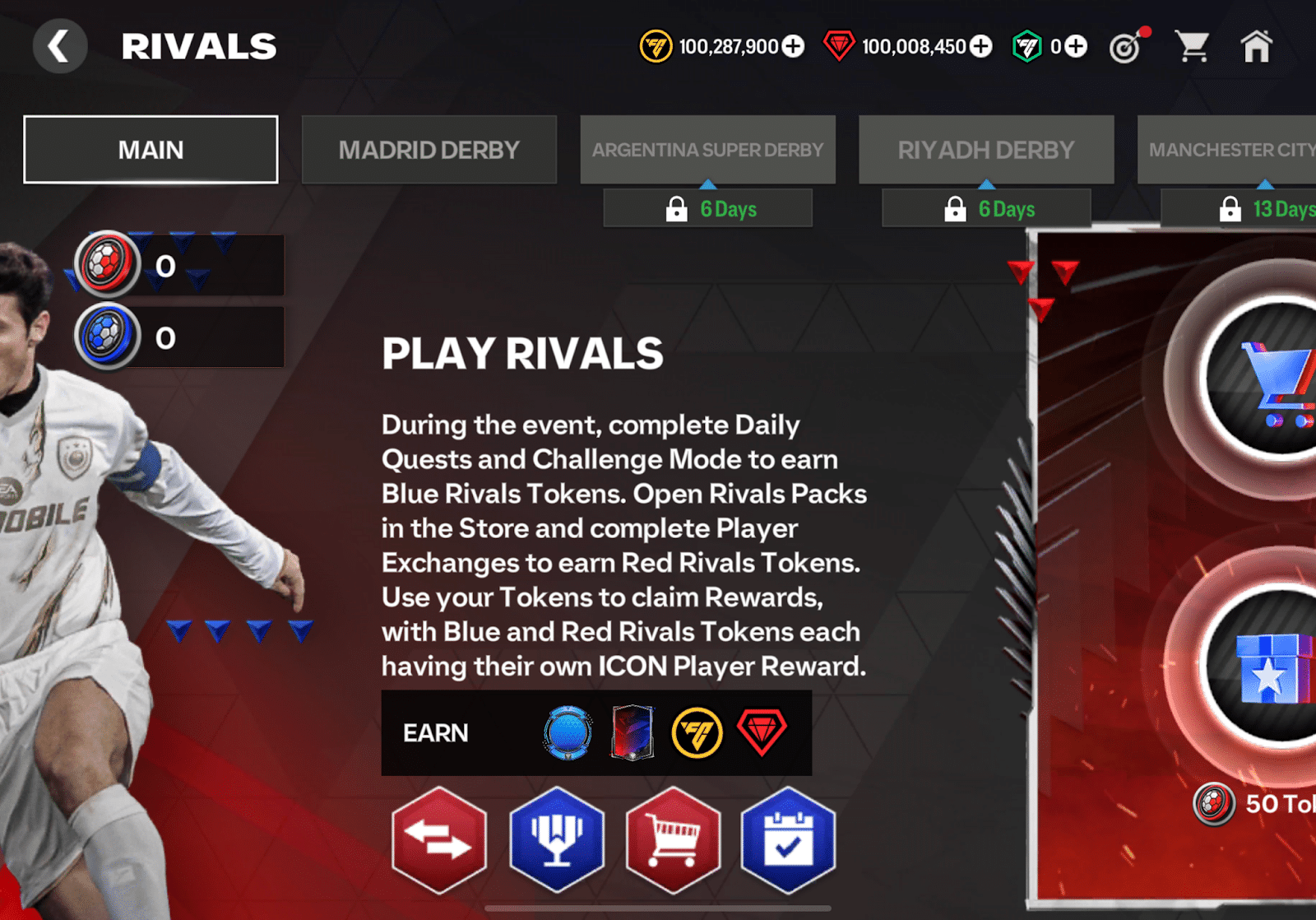Add gems via the plus next to gems
The width and height of the screenshot is (1316, 920).
[979, 47]
